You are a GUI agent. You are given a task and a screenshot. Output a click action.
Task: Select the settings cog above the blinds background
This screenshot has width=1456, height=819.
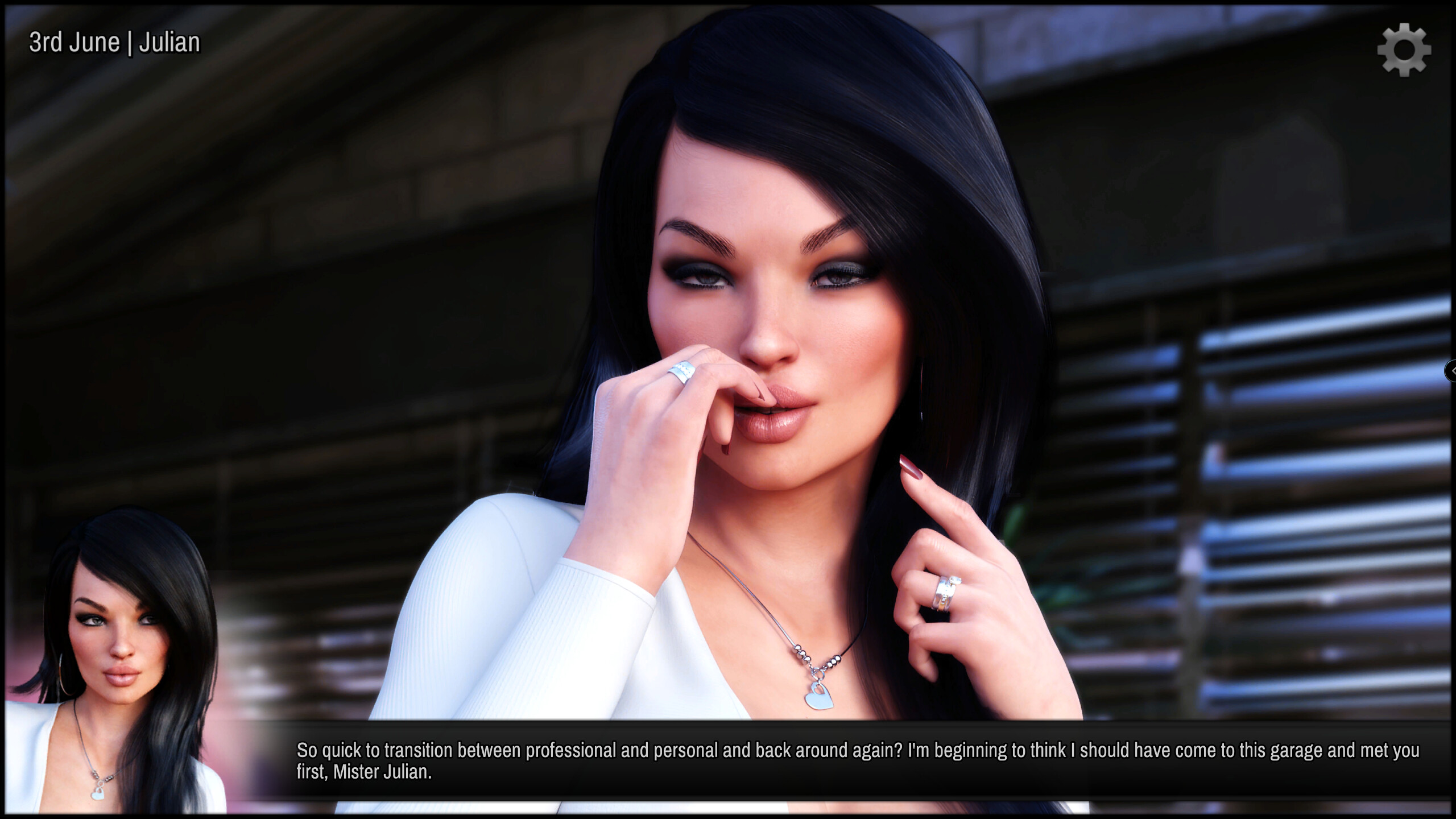[1405, 50]
